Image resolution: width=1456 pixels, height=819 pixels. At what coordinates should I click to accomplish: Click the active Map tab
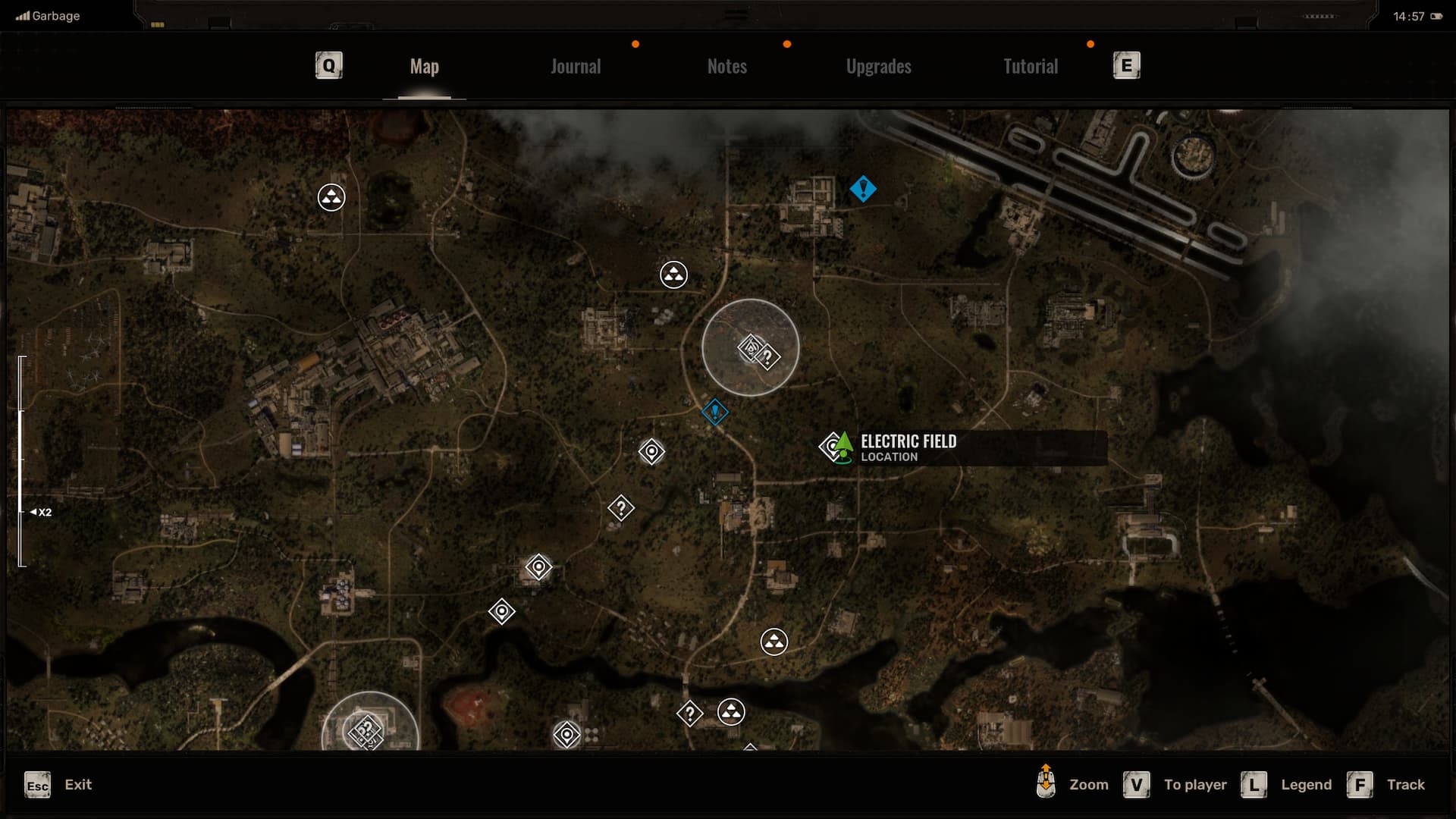point(424,67)
